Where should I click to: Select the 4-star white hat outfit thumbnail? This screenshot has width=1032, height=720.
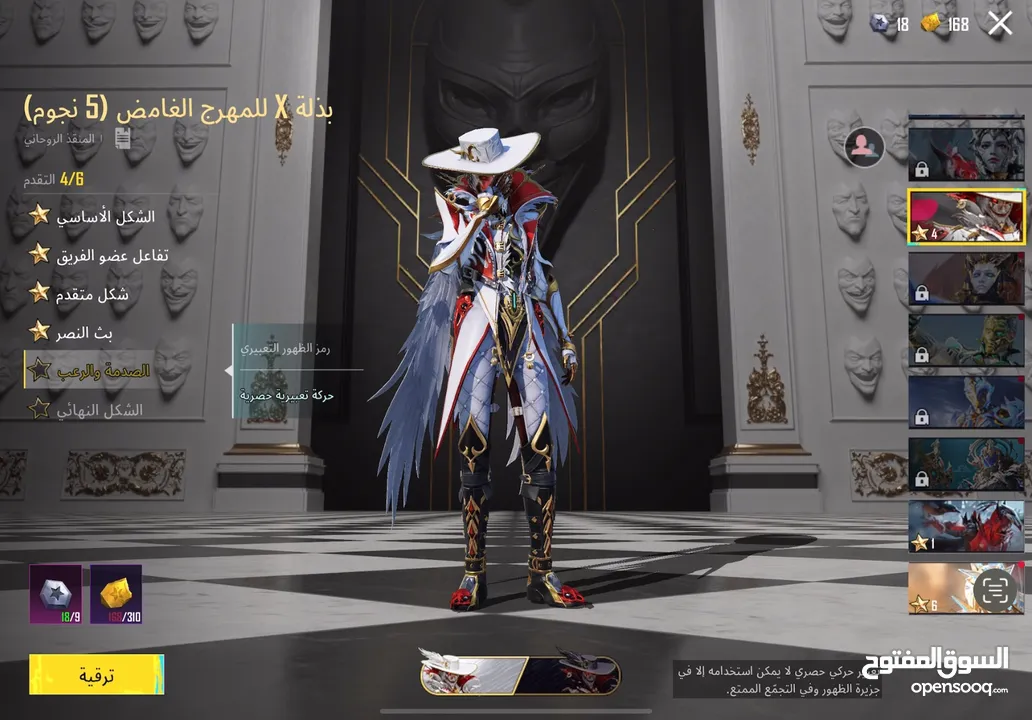(x=966, y=216)
